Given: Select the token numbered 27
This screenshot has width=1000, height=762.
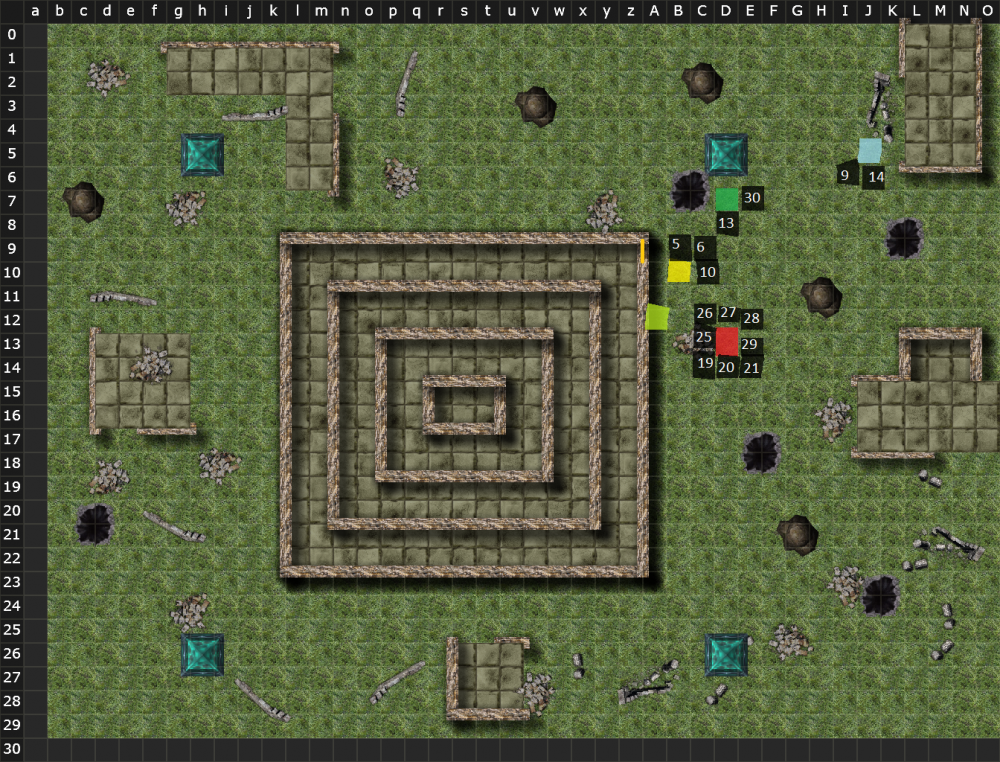Looking at the screenshot, I should 728,313.
